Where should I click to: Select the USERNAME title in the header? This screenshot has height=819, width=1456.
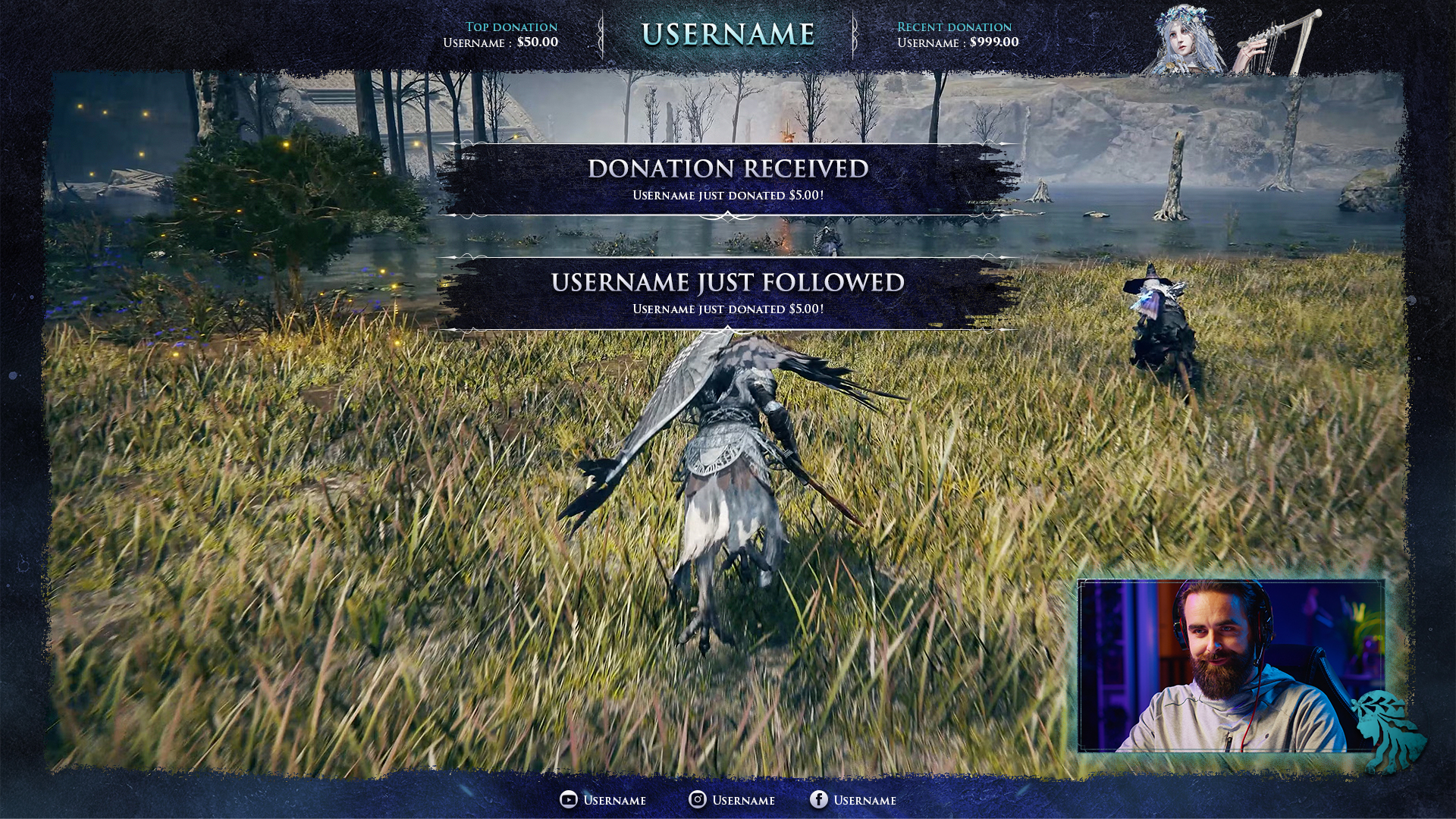coord(728,34)
